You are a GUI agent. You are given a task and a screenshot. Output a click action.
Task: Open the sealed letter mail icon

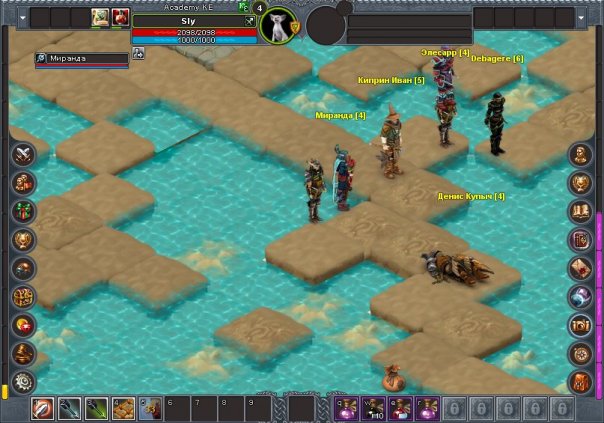click(x=581, y=268)
